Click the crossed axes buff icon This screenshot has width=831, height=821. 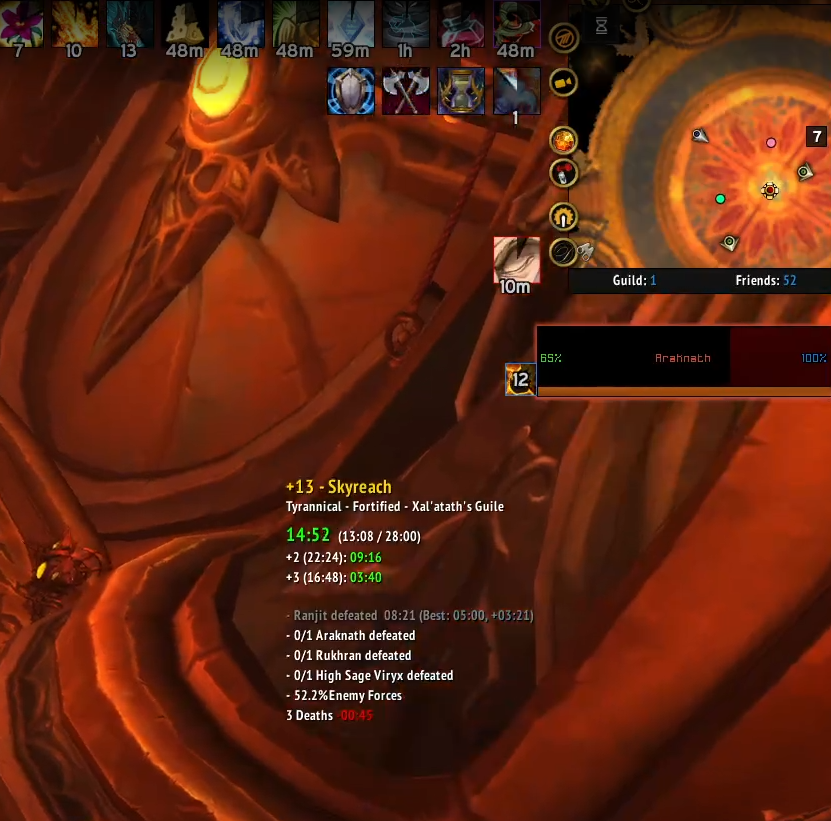[x=406, y=91]
